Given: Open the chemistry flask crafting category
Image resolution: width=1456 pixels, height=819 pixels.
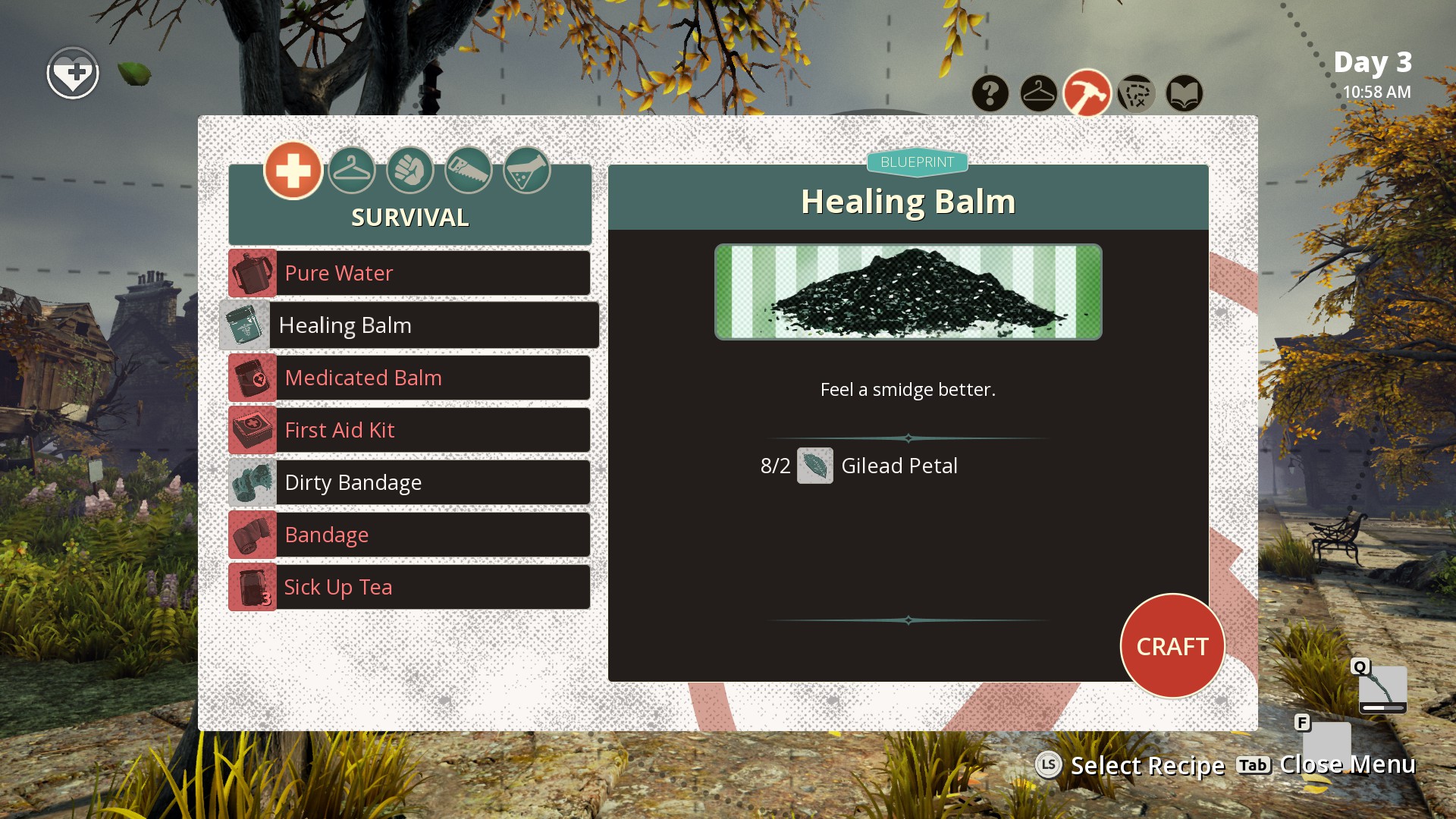Looking at the screenshot, I should [x=527, y=170].
